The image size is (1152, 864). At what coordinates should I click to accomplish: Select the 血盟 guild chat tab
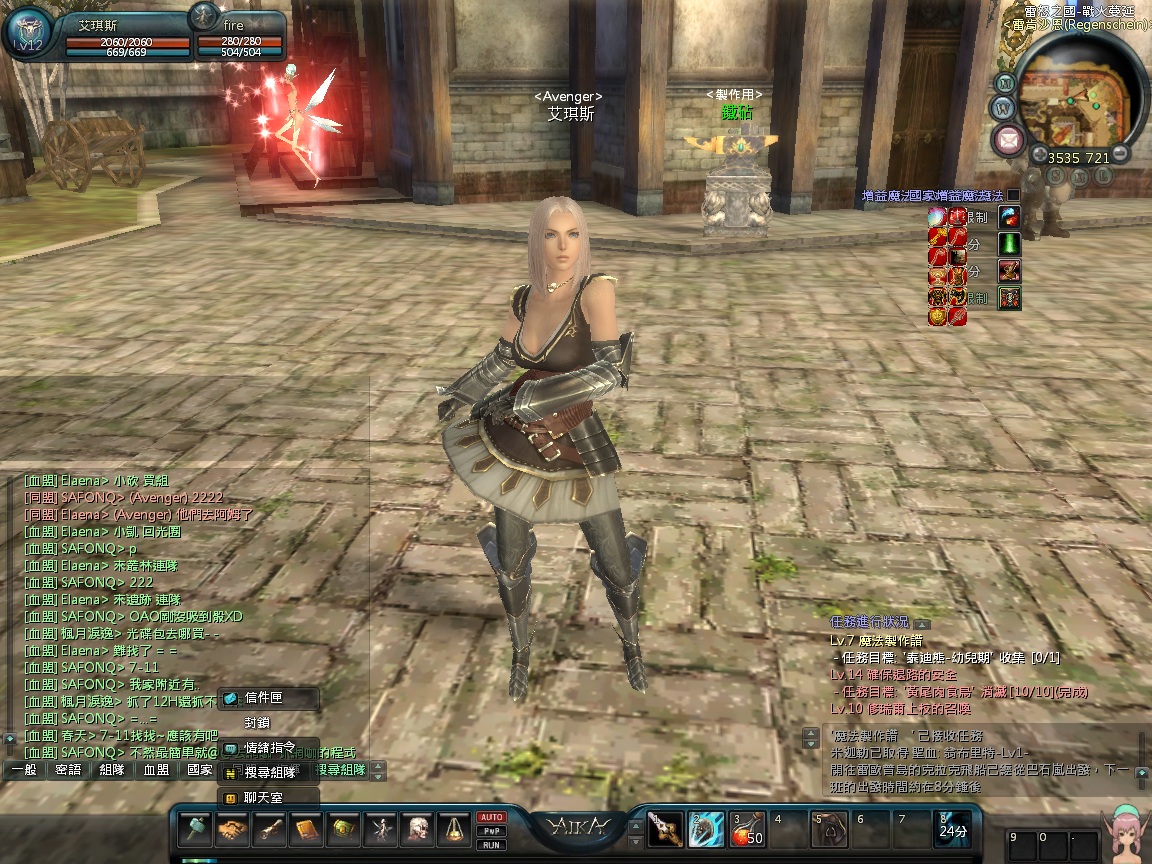click(x=156, y=771)
